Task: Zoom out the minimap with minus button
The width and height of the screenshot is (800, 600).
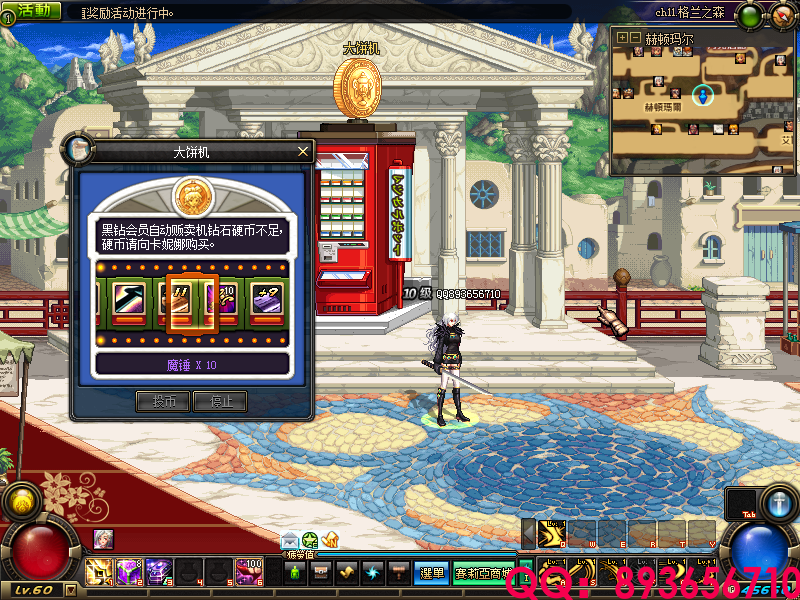Action: click(x=635, y=38)
